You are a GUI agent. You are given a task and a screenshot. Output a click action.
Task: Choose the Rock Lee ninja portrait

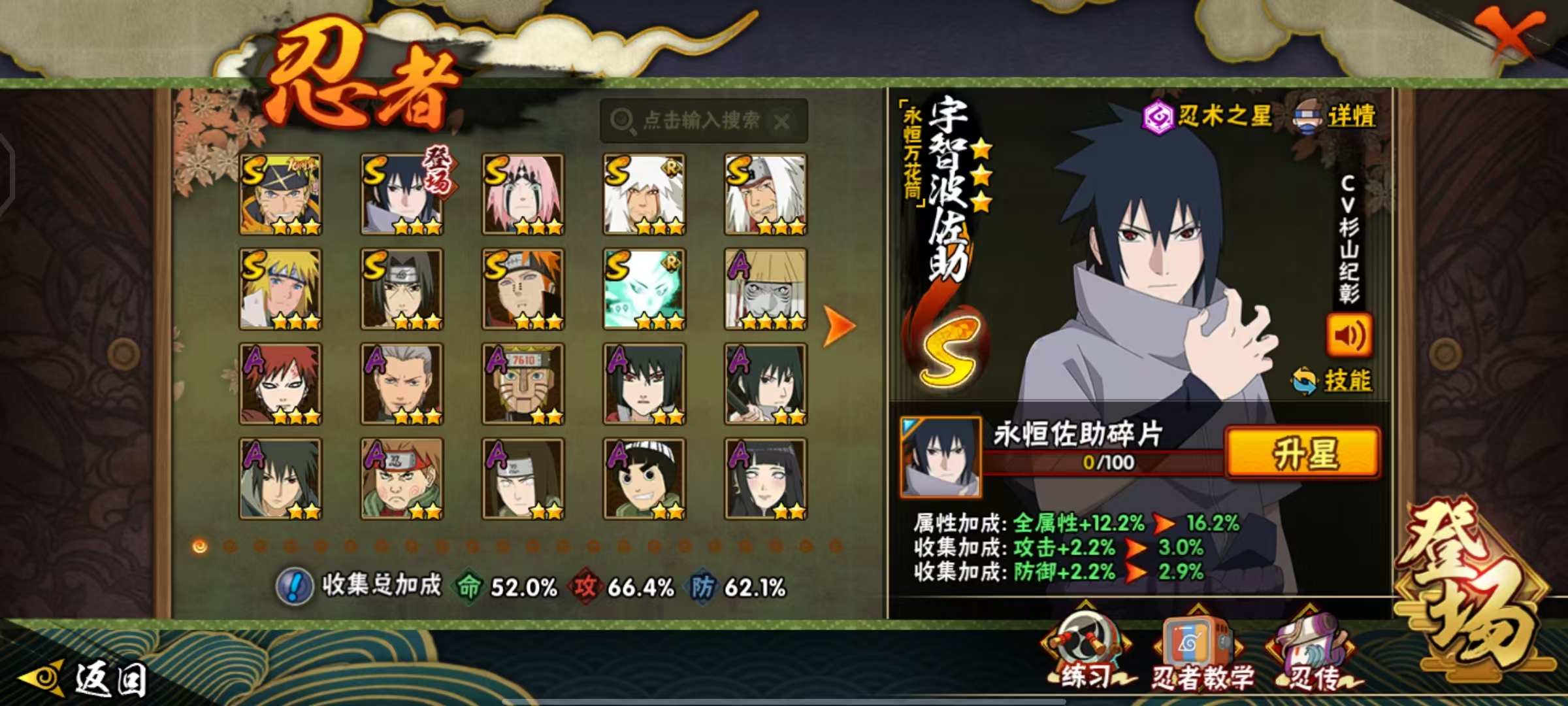coord(644,479)
